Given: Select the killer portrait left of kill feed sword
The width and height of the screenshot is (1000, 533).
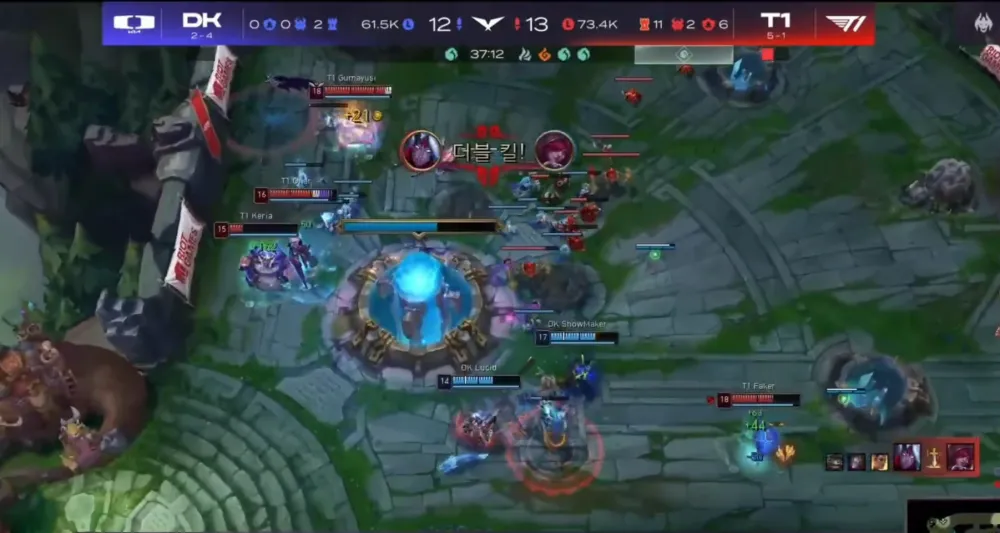Looking at the screenshot, I should pos(907,456).
